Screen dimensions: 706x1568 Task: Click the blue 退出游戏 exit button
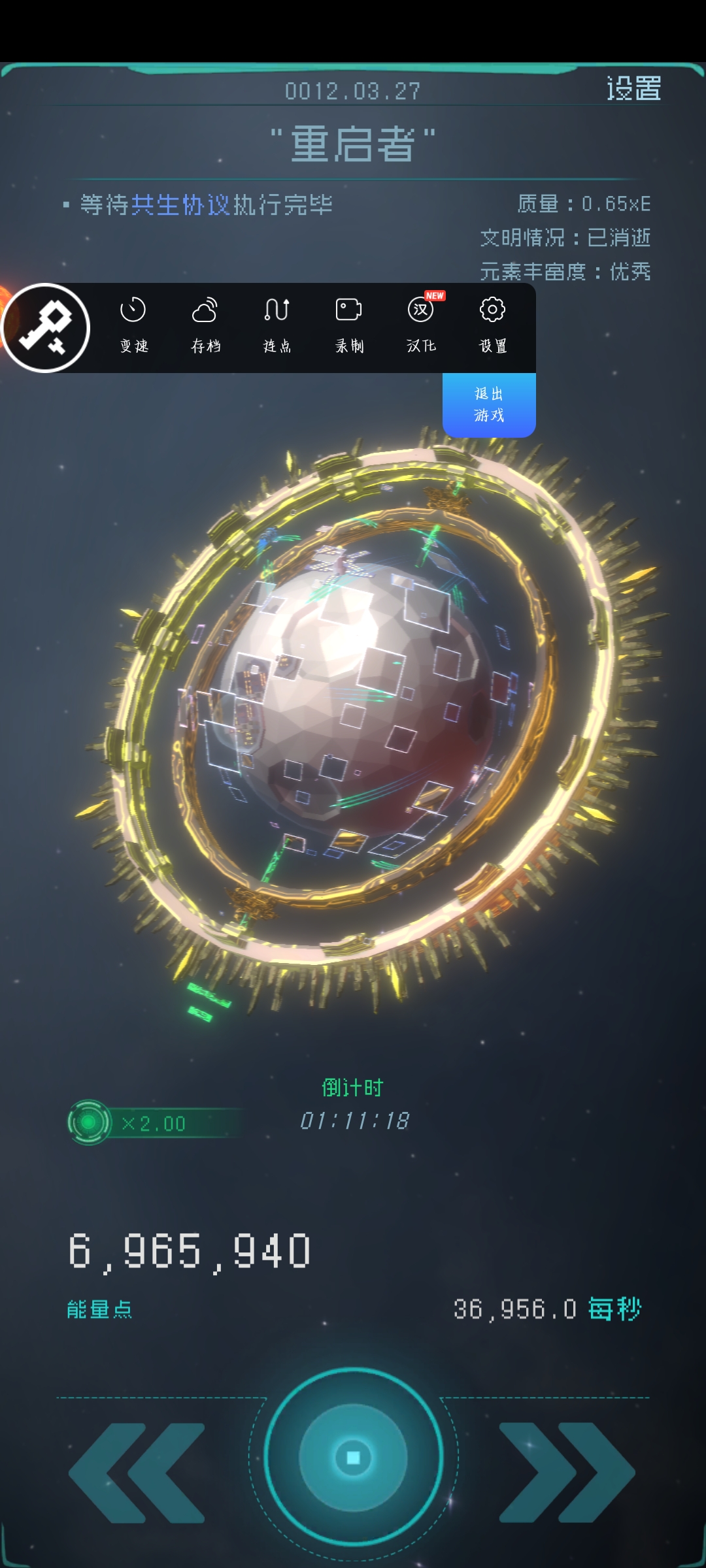point(489,404)
